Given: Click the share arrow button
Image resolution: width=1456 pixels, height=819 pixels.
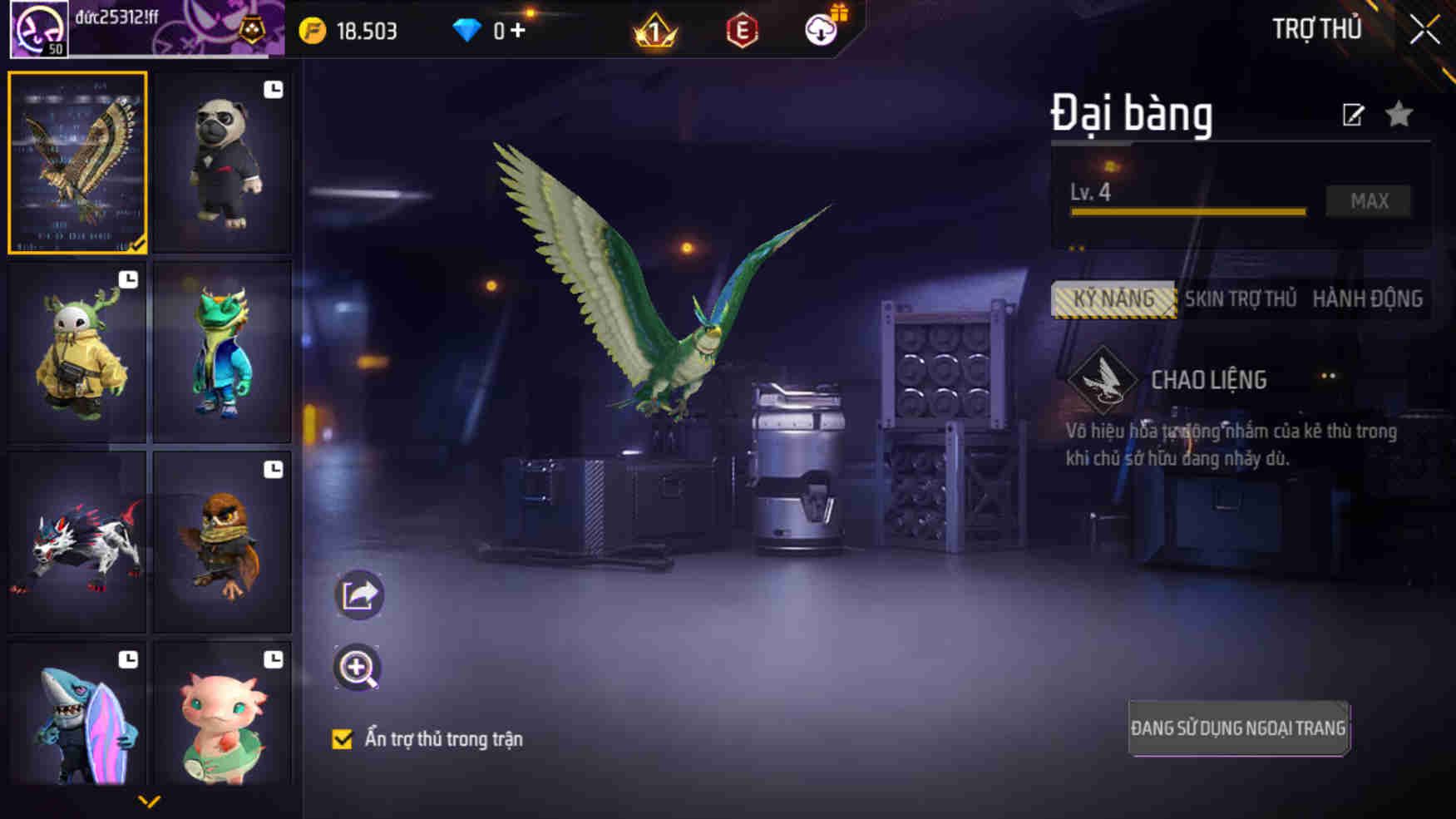Looking at the screenshot, I should 358,595.
